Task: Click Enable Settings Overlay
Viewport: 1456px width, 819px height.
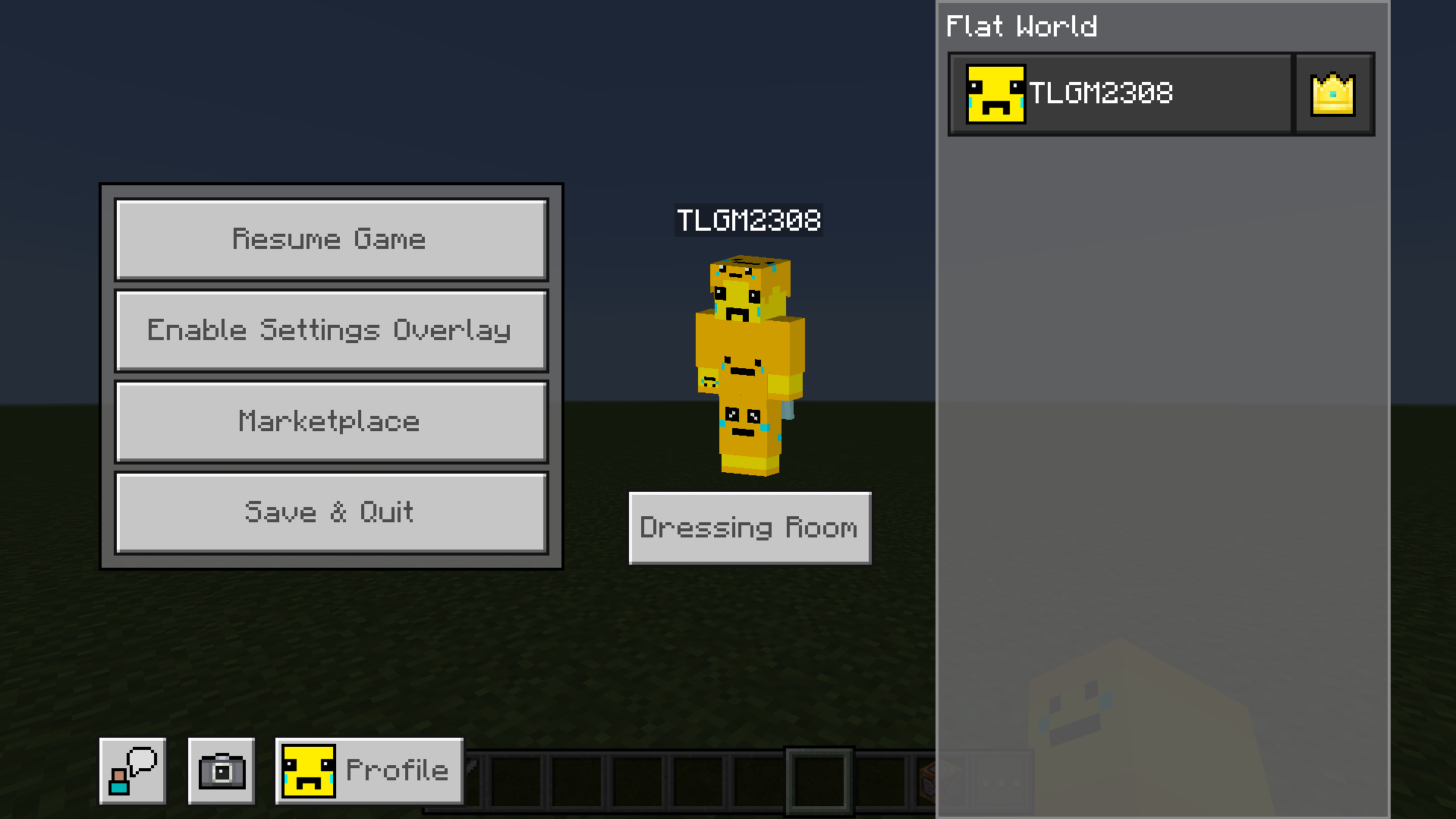Action: [331, 330]
